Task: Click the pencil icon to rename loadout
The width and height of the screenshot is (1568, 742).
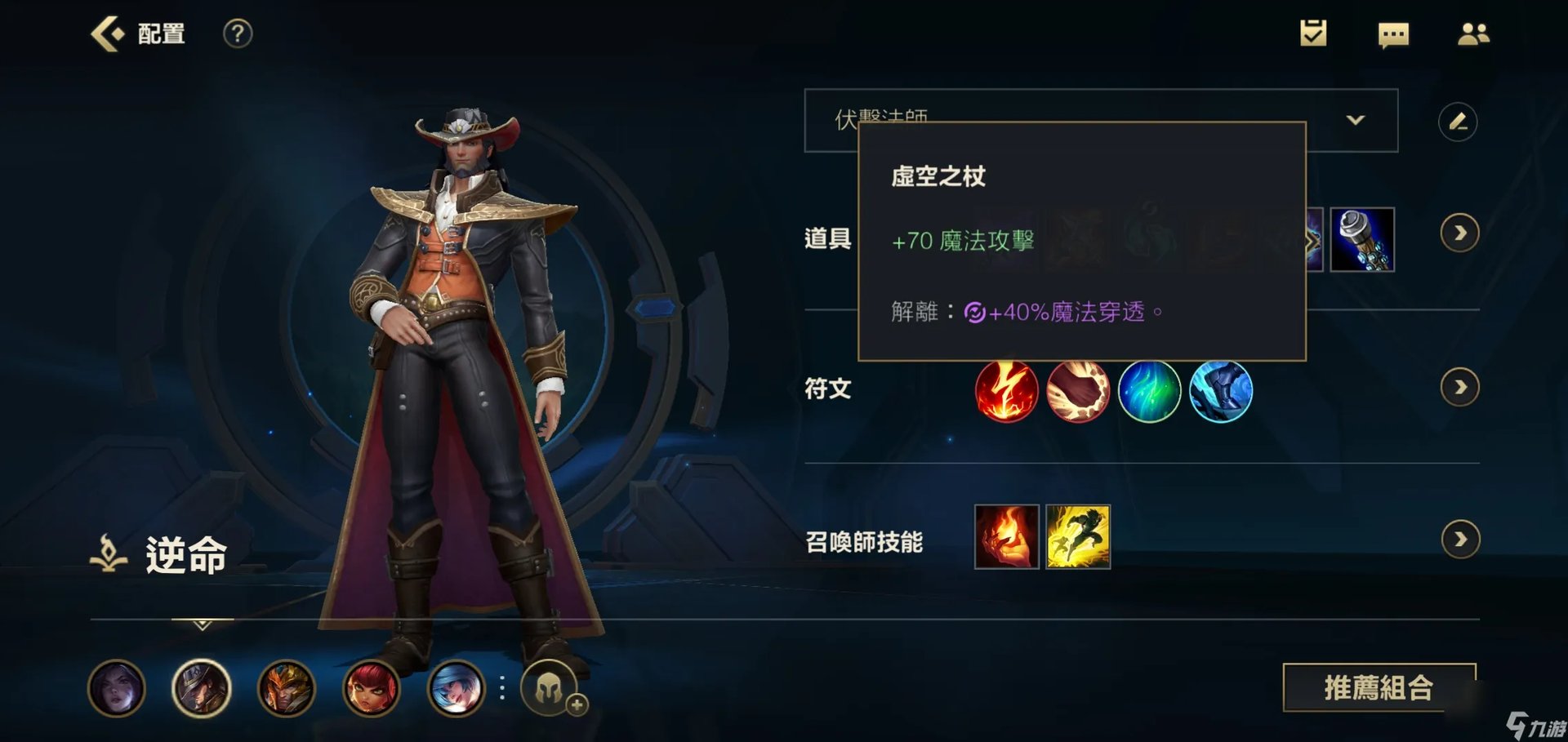Action: pos(1459,120)
